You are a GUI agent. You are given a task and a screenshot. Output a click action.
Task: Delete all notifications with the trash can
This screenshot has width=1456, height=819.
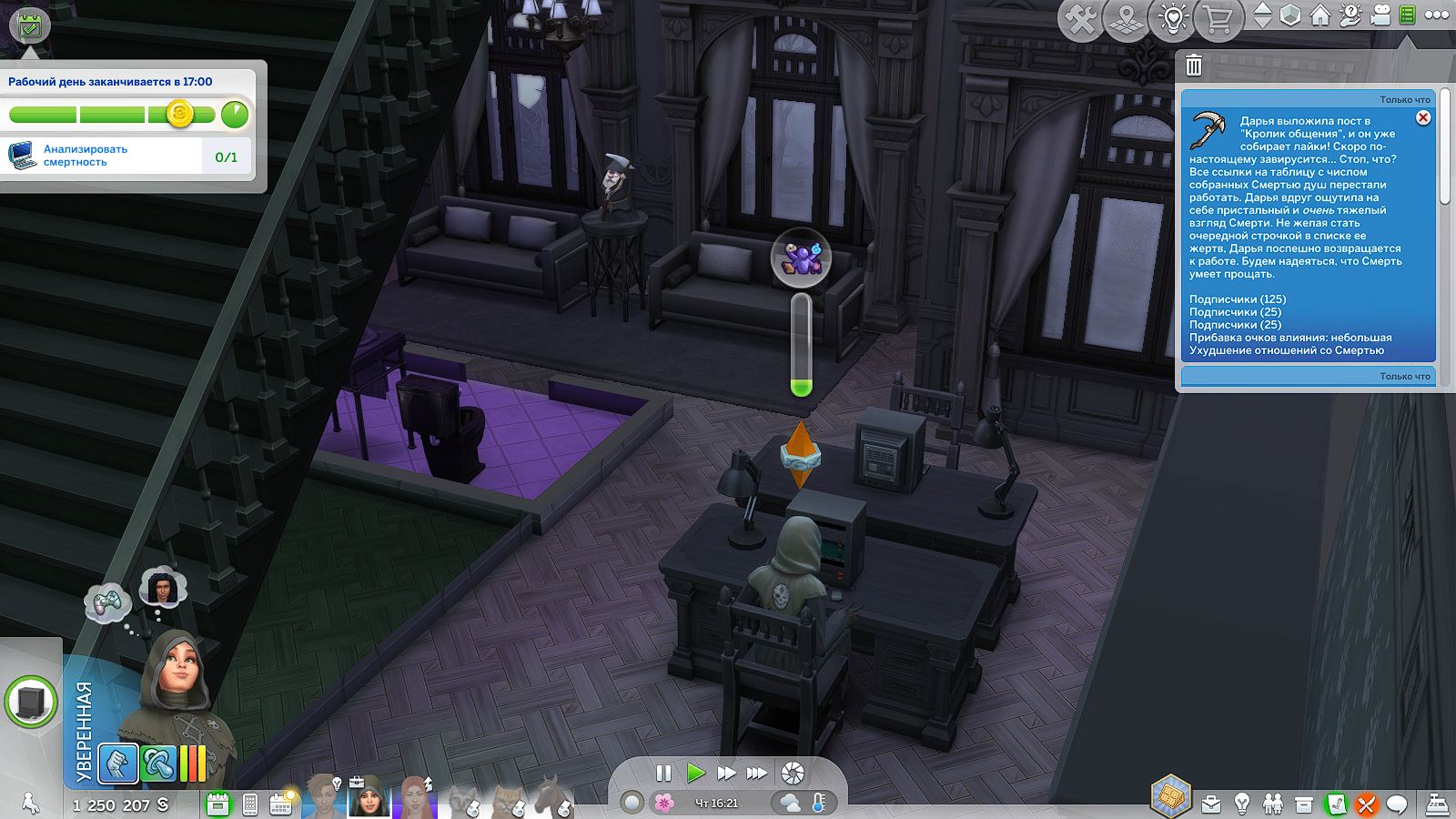(x=1194, y=66)
